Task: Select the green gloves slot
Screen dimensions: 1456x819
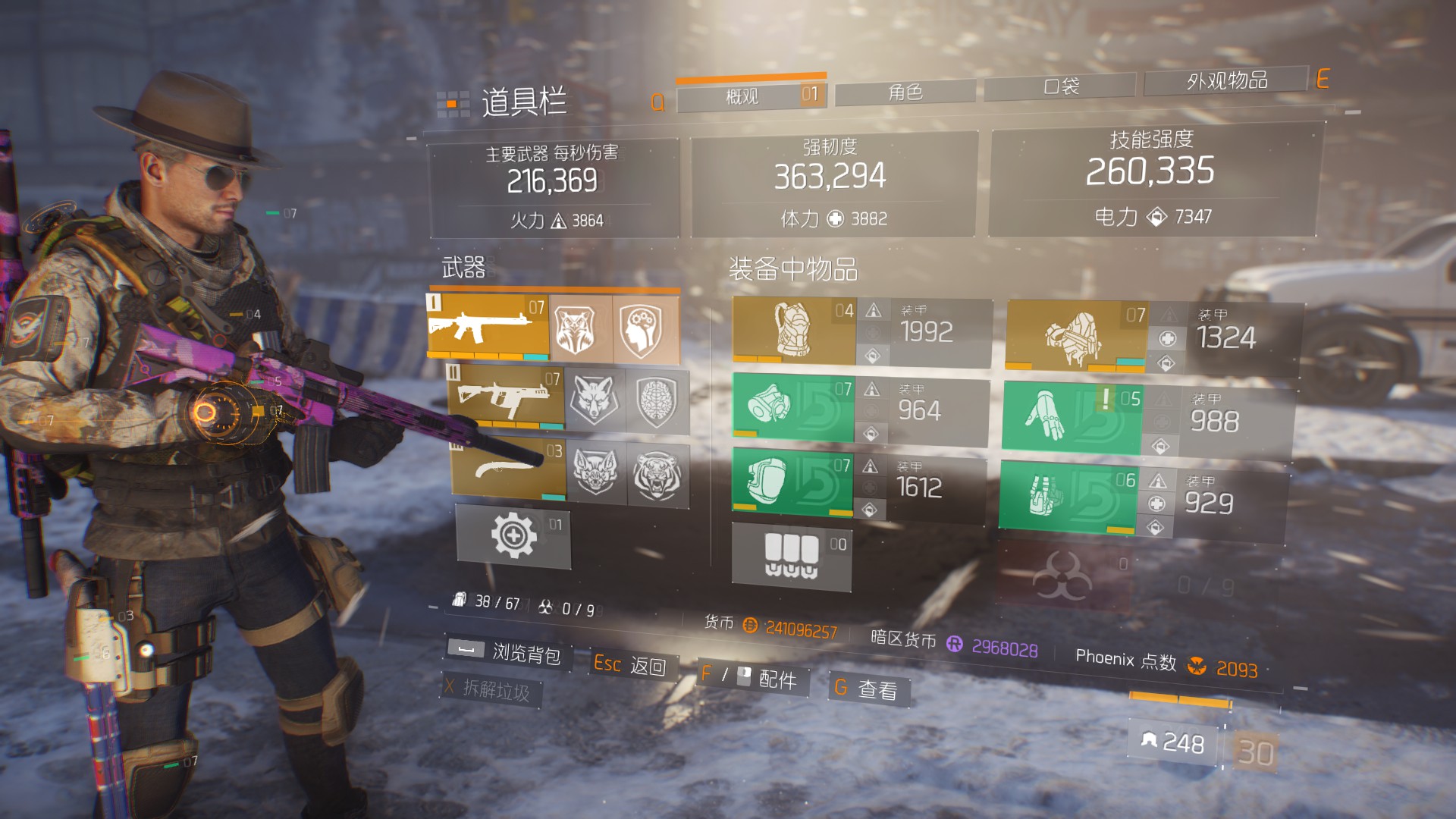Action: click(x=1071, y=416)
